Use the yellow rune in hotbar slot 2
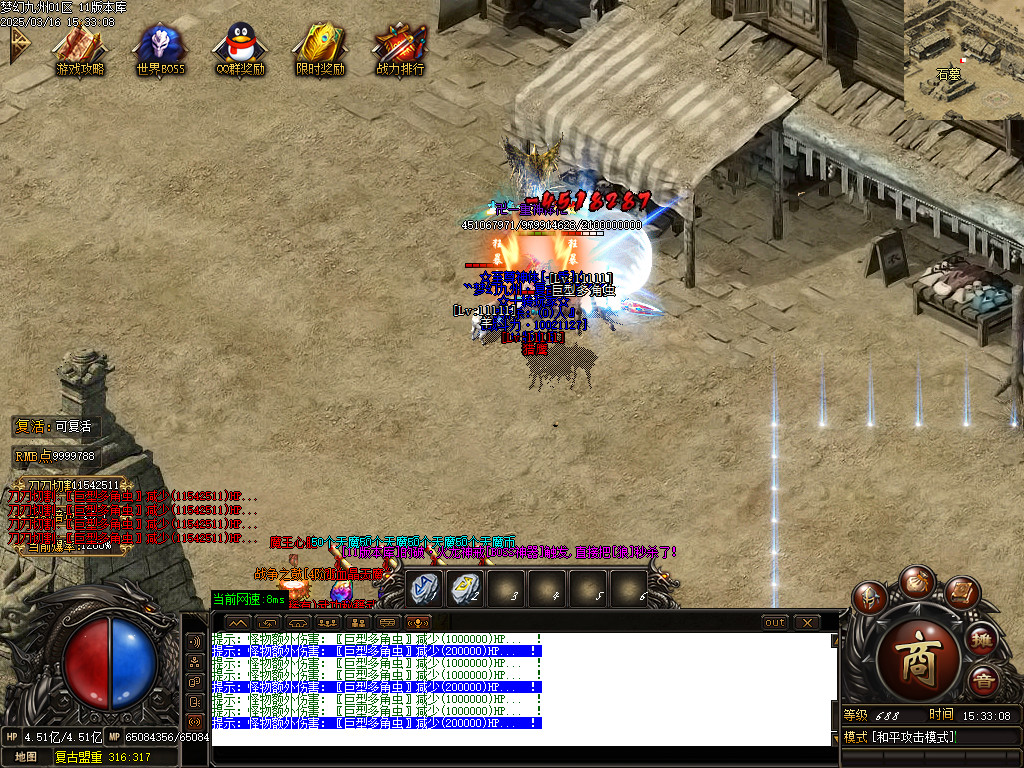 [x=464, y=588]
